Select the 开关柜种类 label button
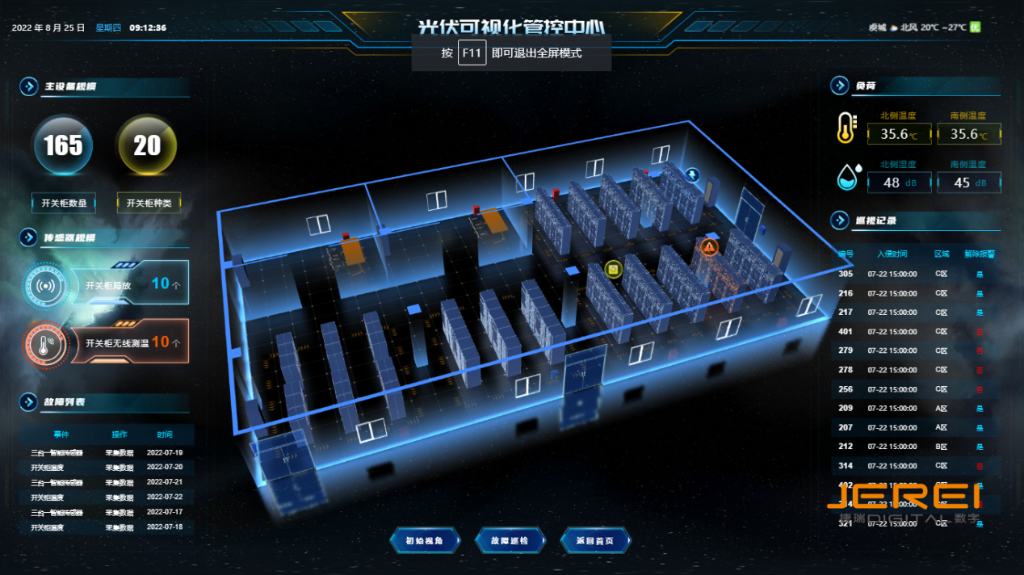The width and height of the screenshot is (1024, 575). click(x=147, y=202)
